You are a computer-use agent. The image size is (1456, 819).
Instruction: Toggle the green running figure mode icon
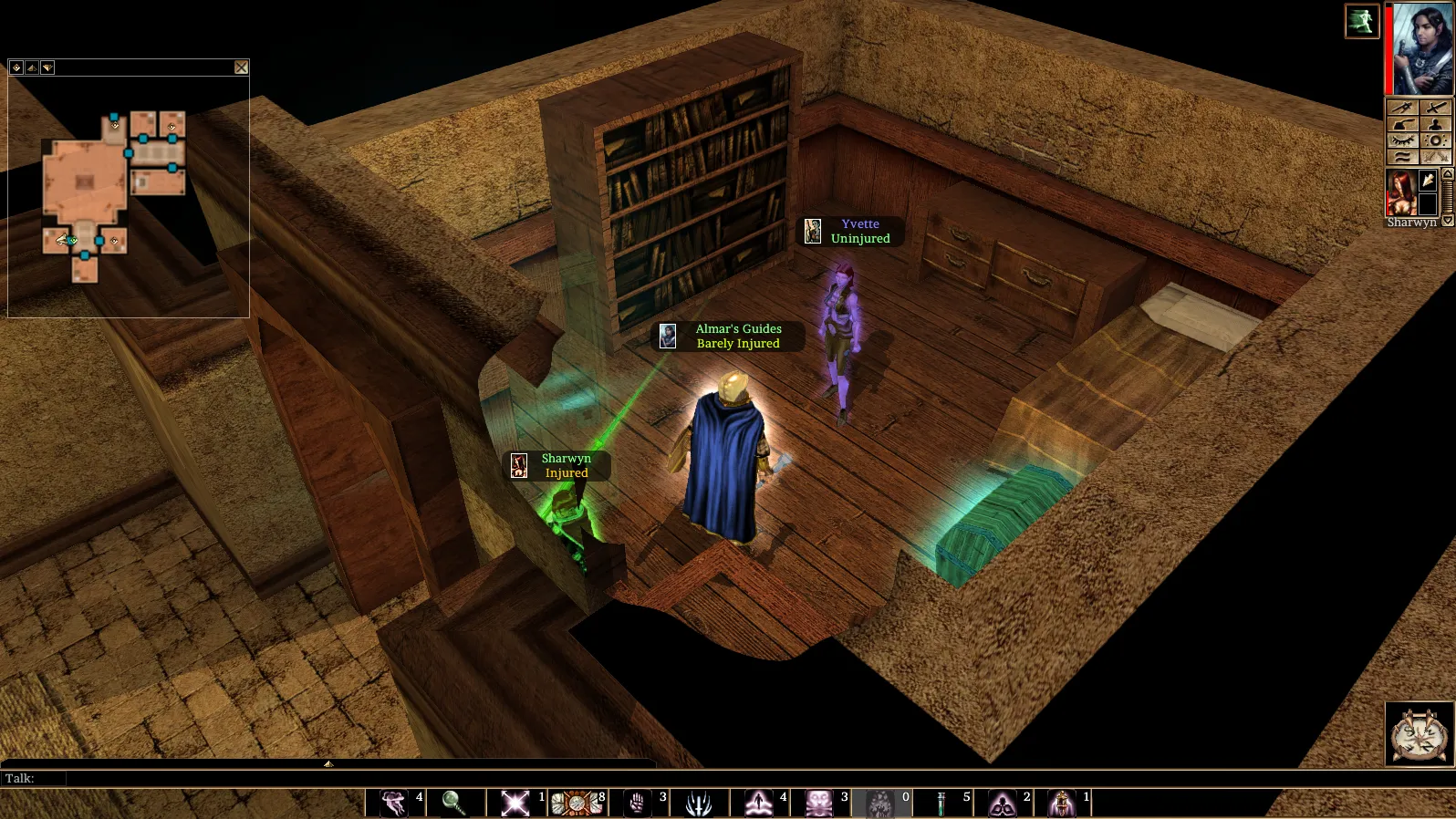point(1361,21)
